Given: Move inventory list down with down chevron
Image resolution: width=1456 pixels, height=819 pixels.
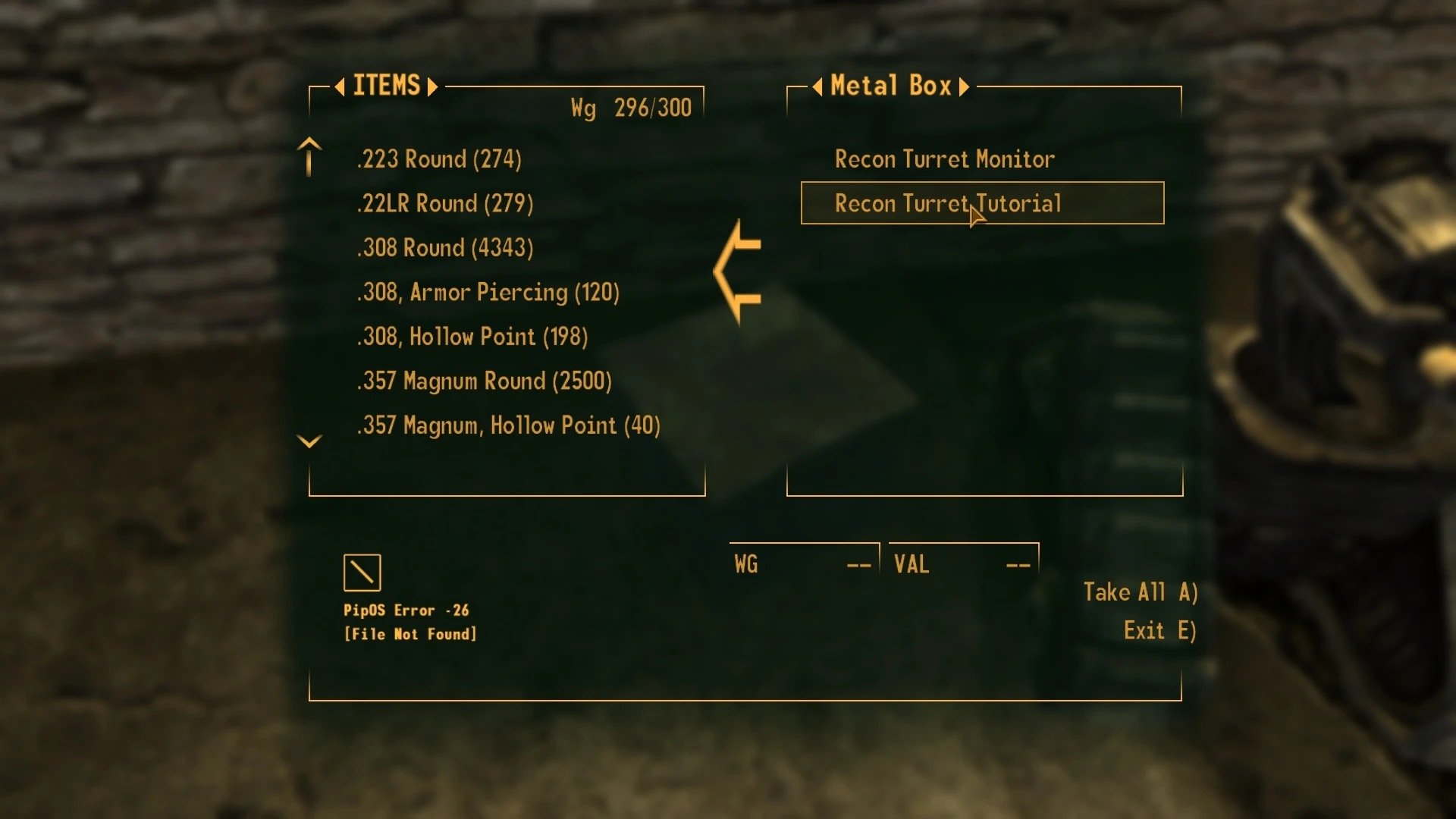Looking at the screenshot, I should 309,441.
